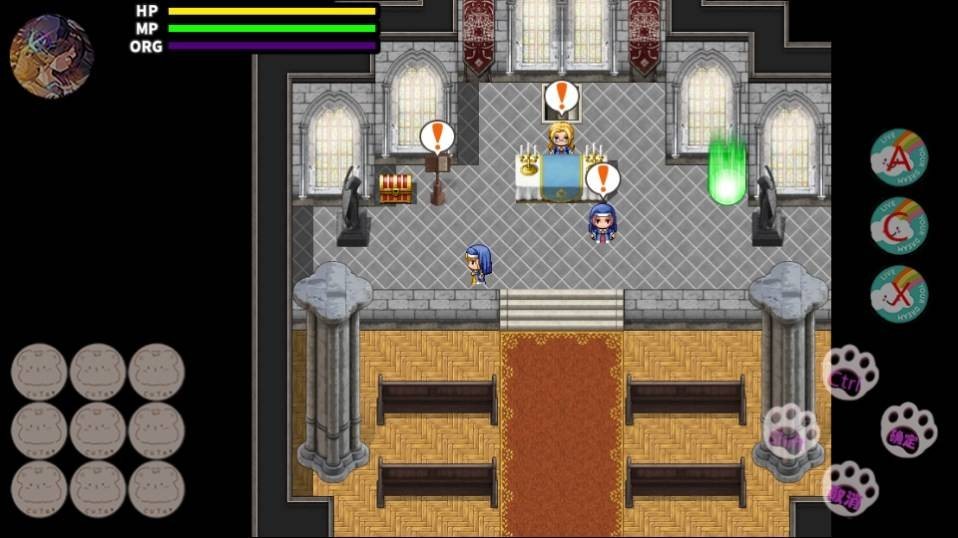Confirm with the 确定 paw button
958x538 pixels.
pyautogui.click(x=908, y=430)
